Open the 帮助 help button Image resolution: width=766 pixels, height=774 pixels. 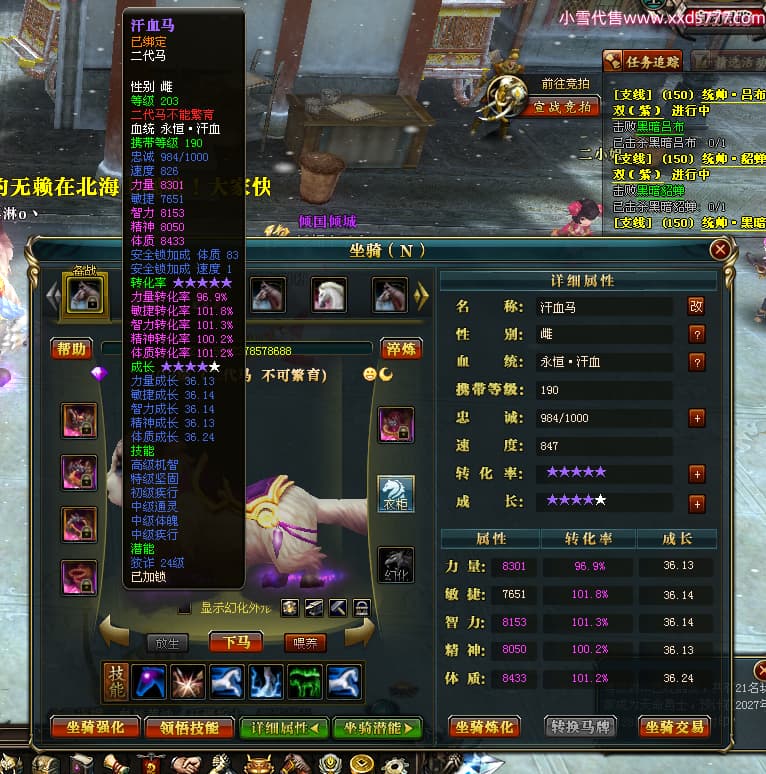[72, 349]
